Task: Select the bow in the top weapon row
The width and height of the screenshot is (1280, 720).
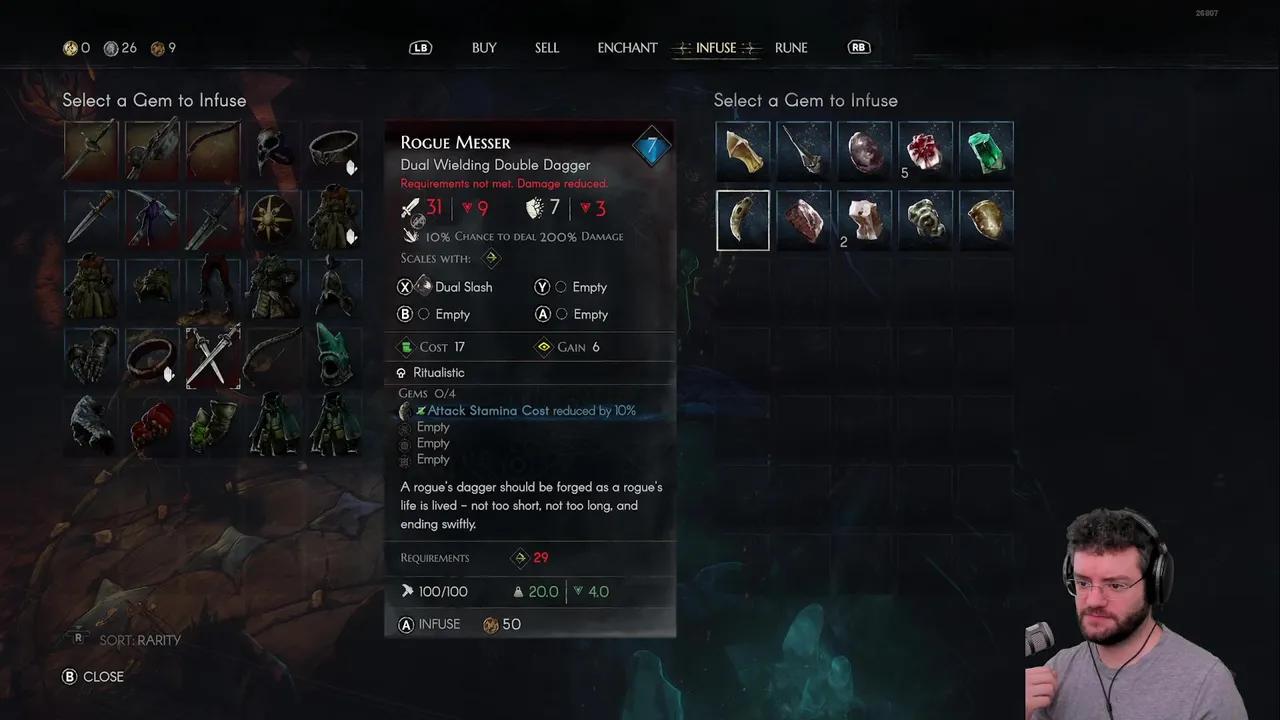Action: [x=213, y=149]
